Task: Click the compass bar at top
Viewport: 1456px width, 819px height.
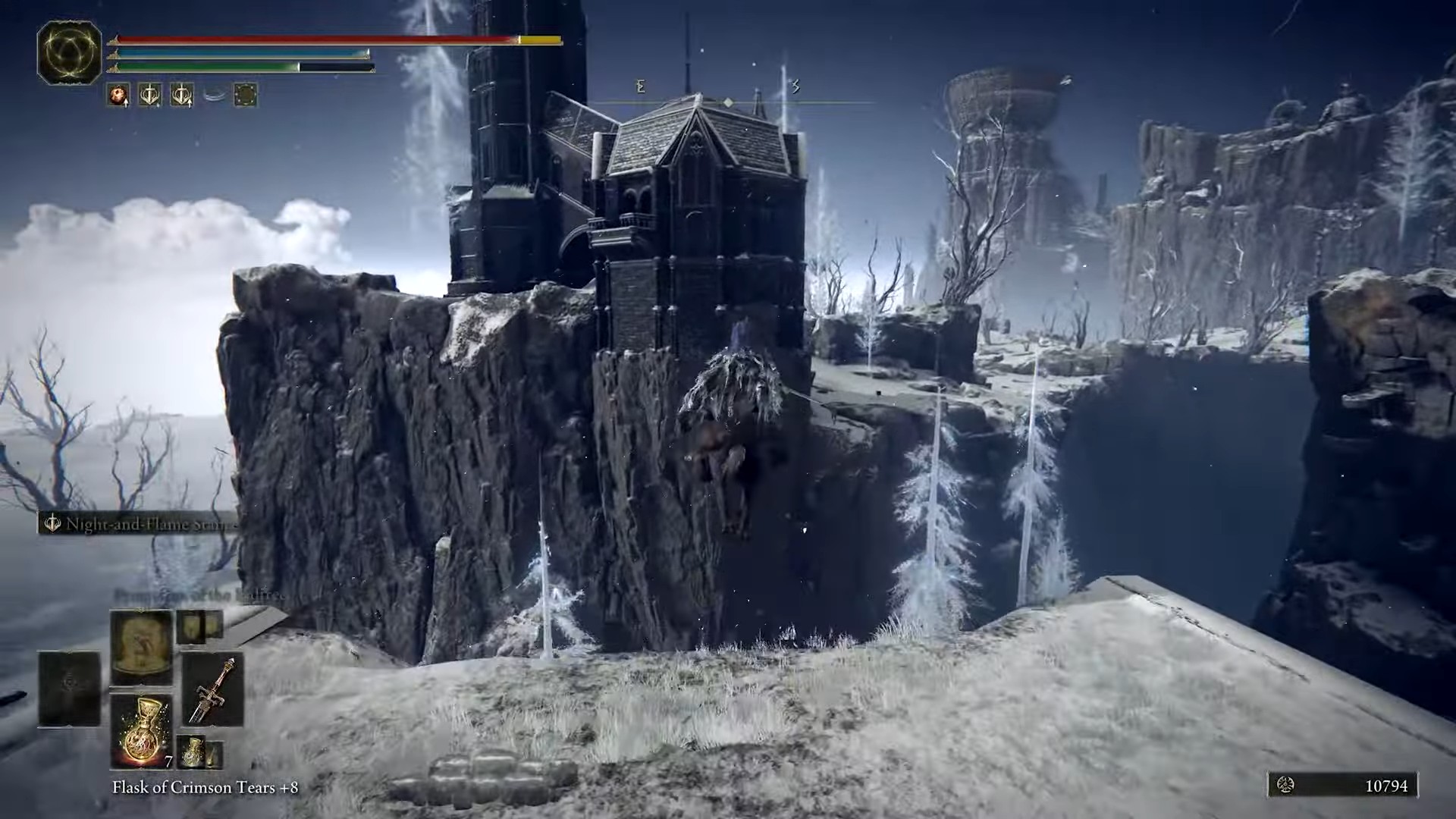Action: pos(728,102)
